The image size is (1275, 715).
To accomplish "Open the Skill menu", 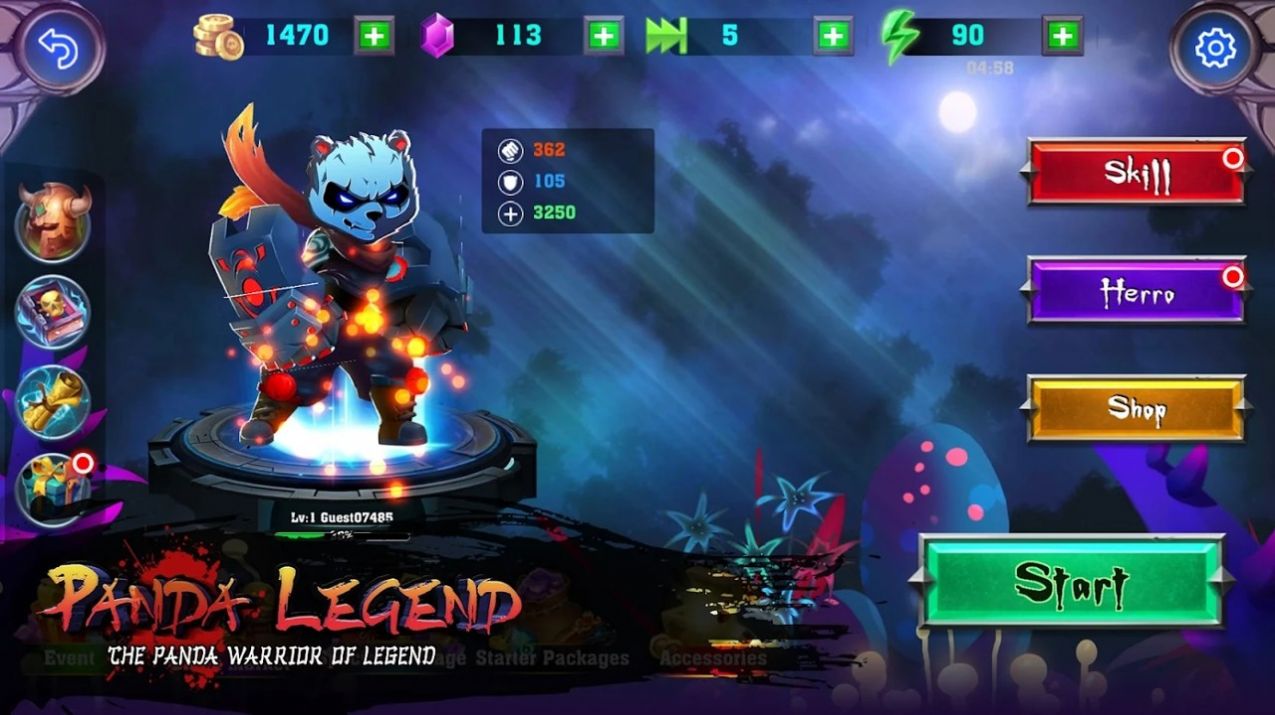I will coord(1136,173).
